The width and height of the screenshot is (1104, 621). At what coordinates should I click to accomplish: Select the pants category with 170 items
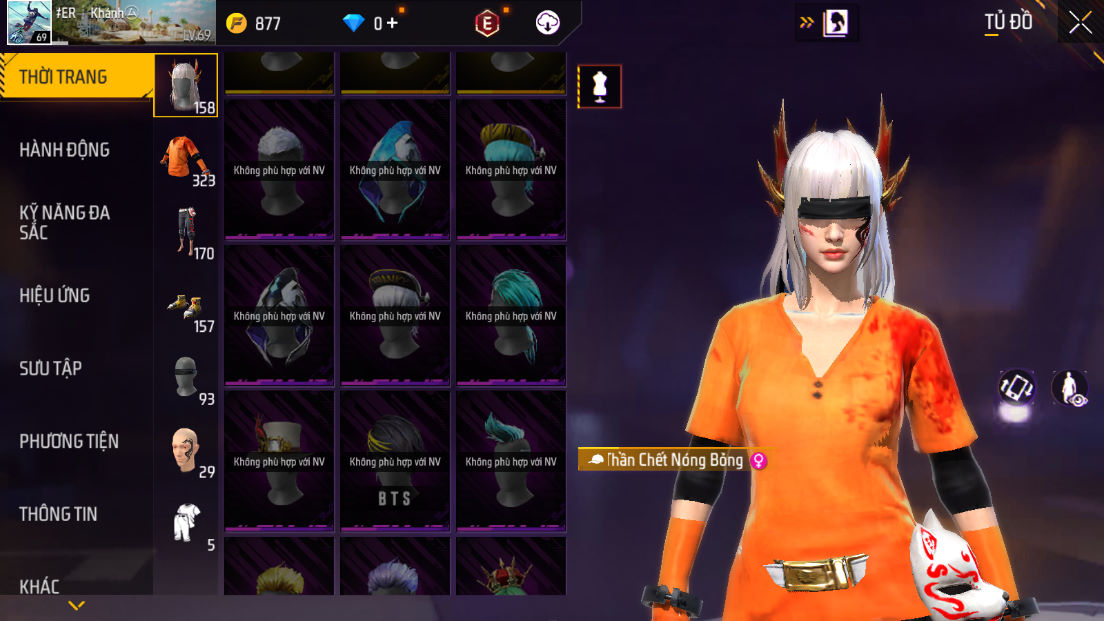[187, 232]
